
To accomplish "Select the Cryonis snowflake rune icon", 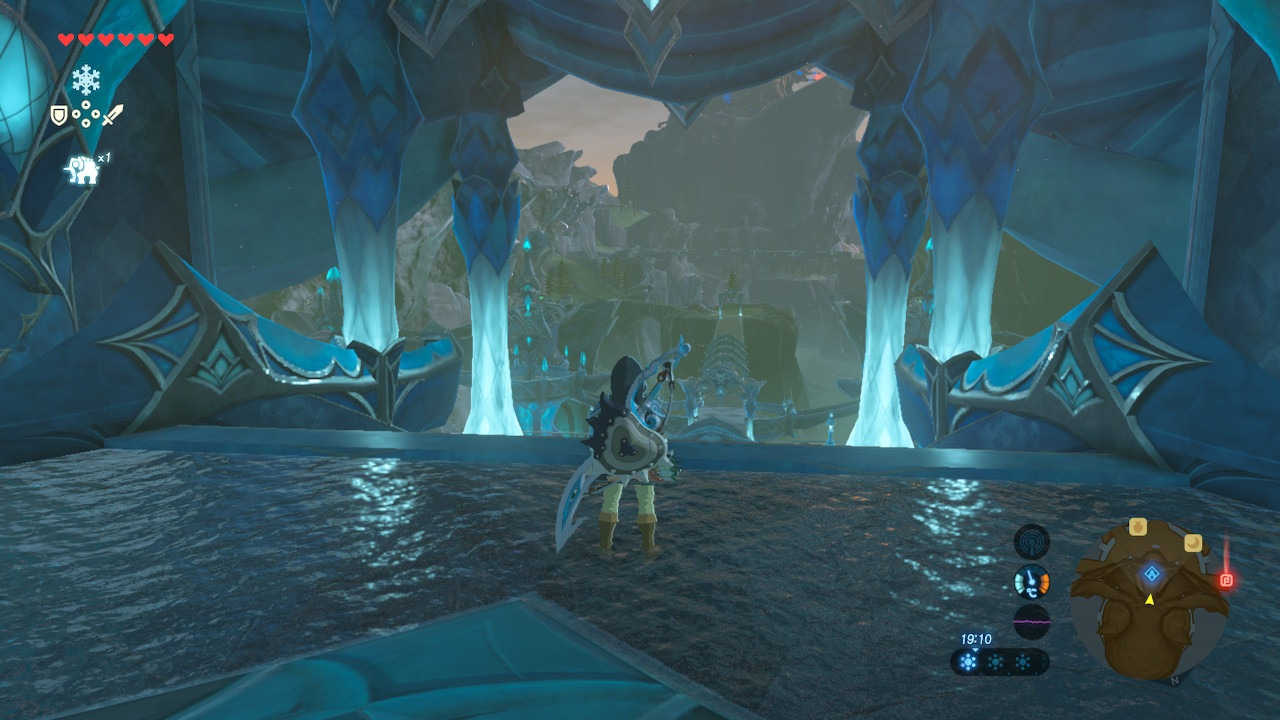I will (x=85, y=79).
